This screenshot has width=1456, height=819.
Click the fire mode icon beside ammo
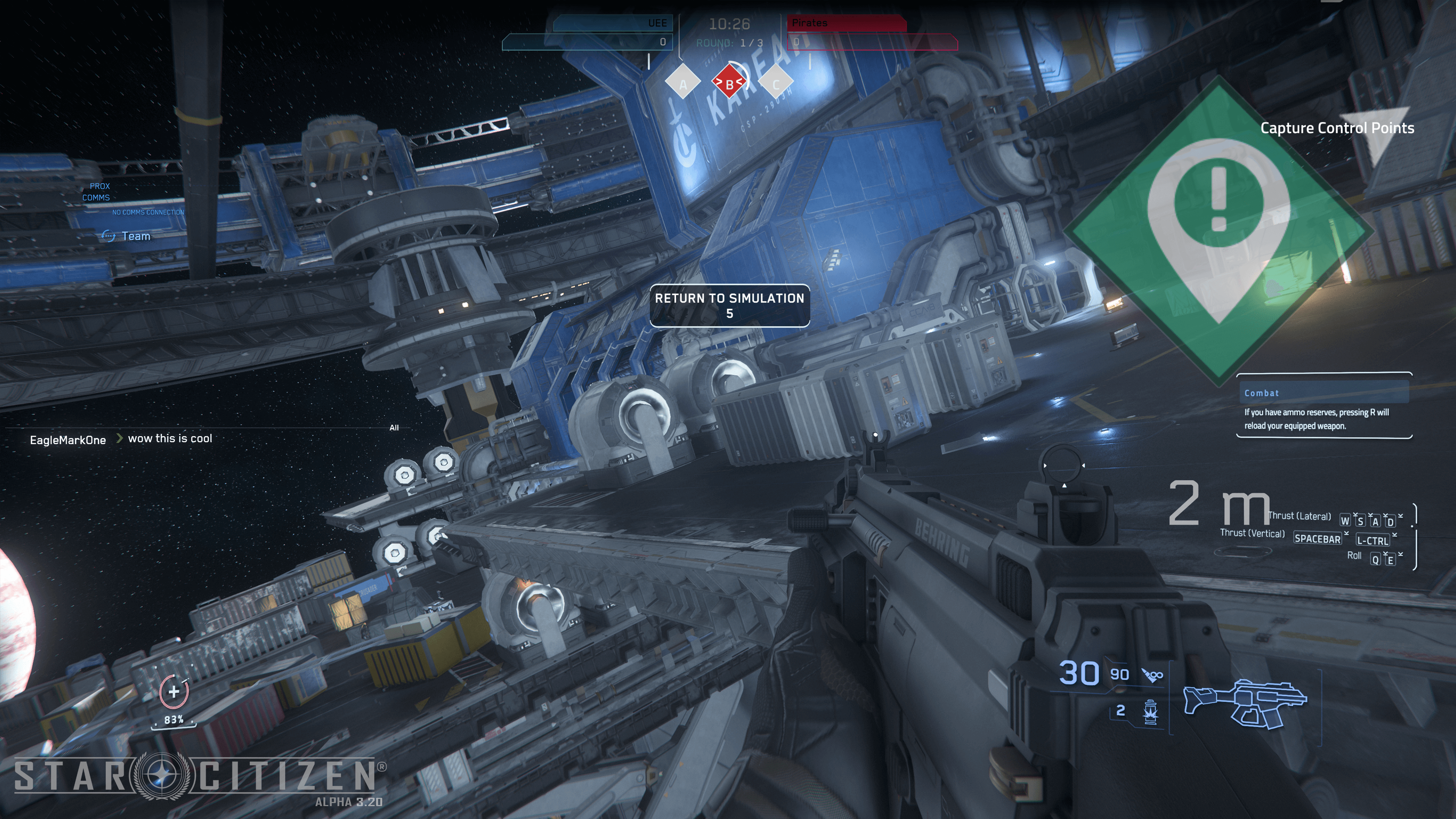1153,675
